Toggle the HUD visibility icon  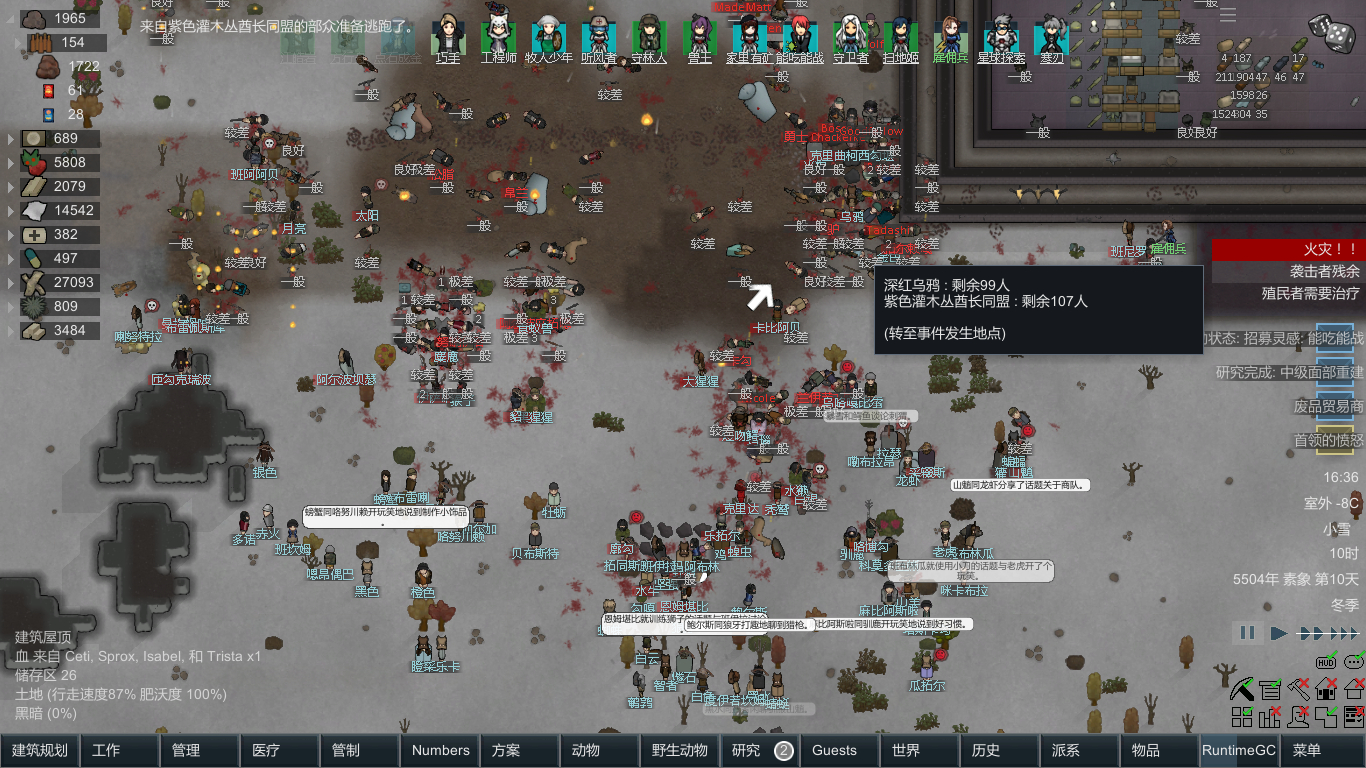[x=1327, y=662]
